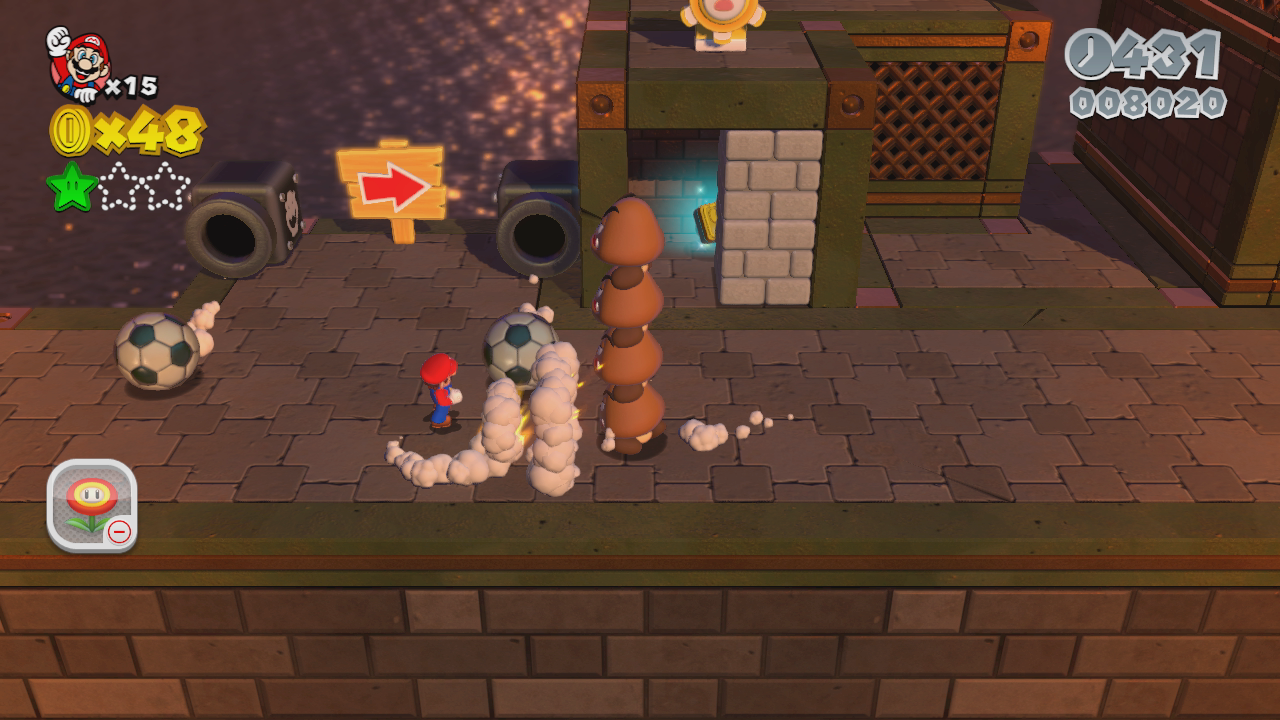Select the collected green star icon
This screenshot has width=1280, height=720.
click(71, 187)
